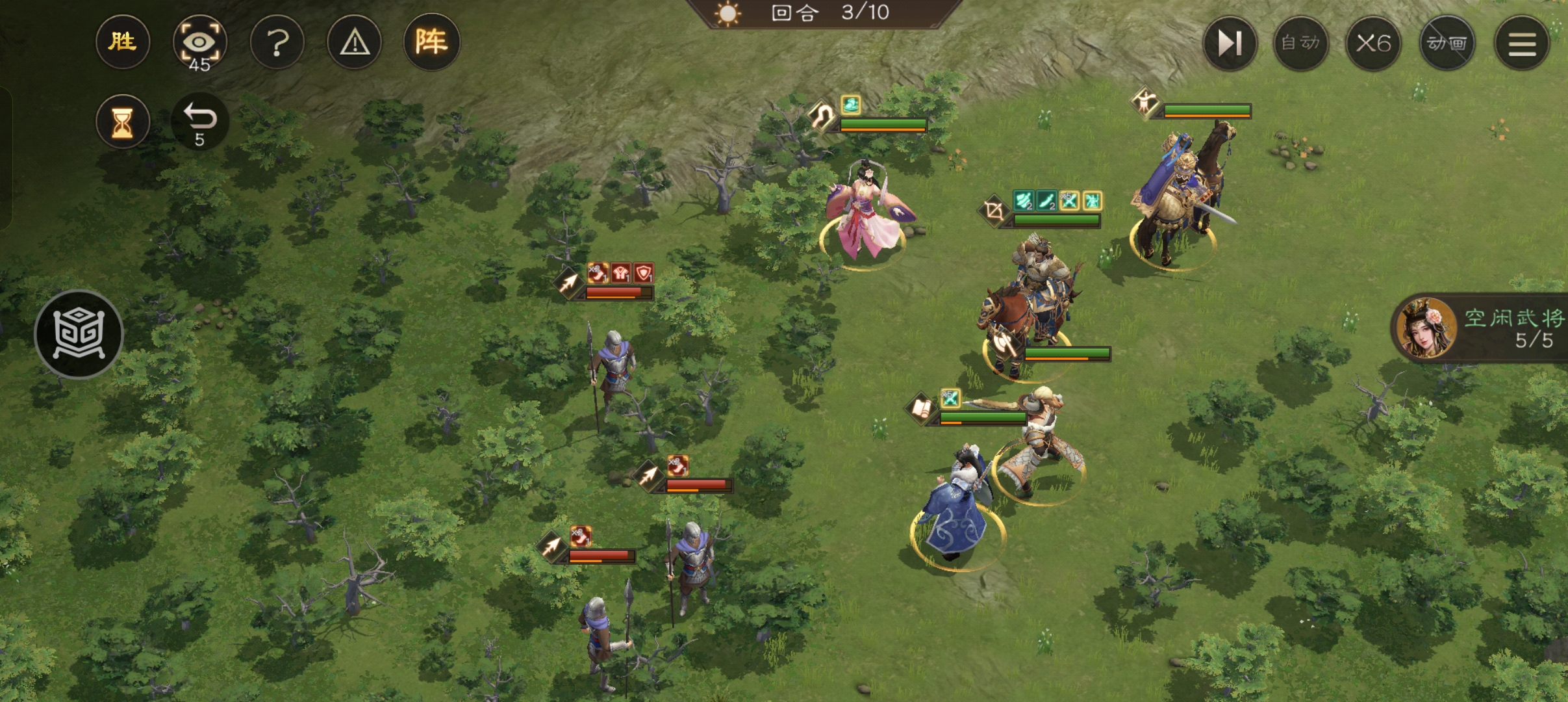Toggle battle animations (动画)
1568x702 pixels.
tap(1447, 44)
